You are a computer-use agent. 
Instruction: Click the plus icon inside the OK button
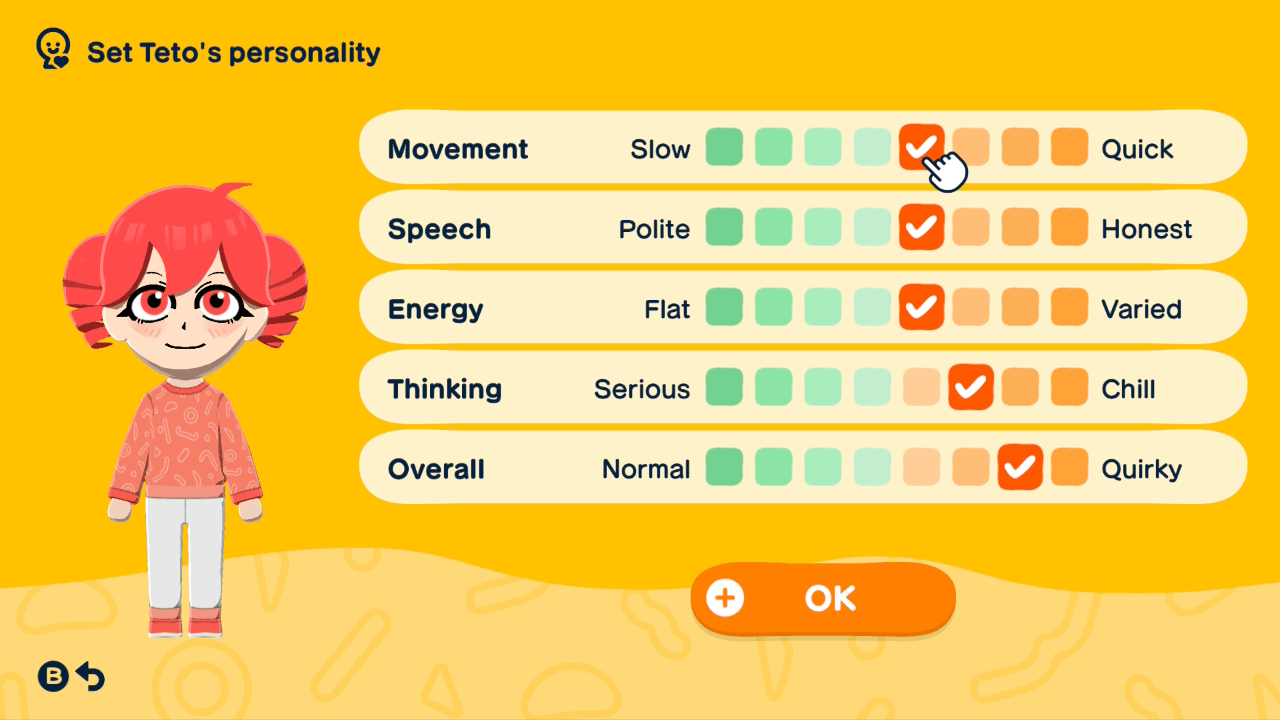pyautogui.click(x=724, y=597)
